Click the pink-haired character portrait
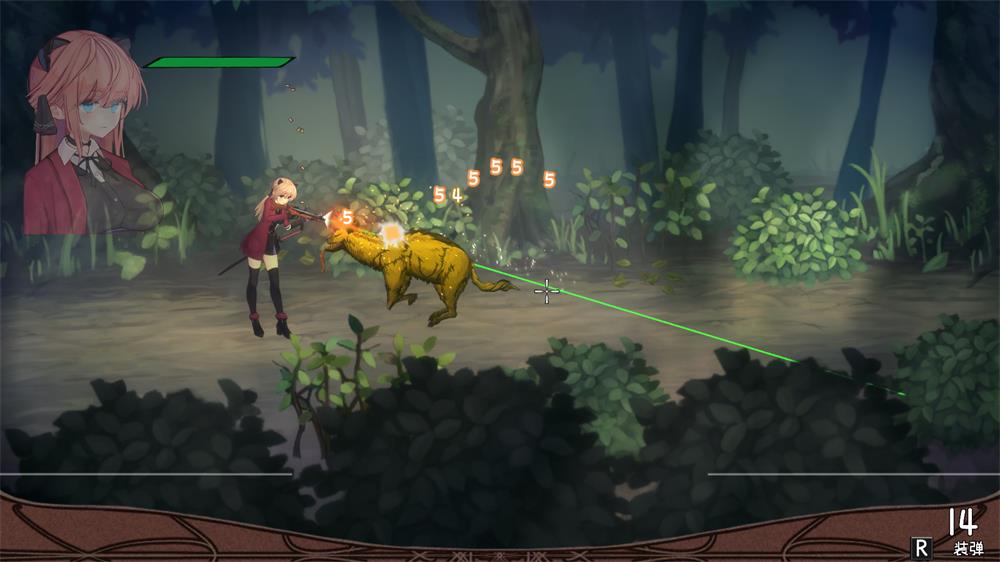 click(88, 135)
